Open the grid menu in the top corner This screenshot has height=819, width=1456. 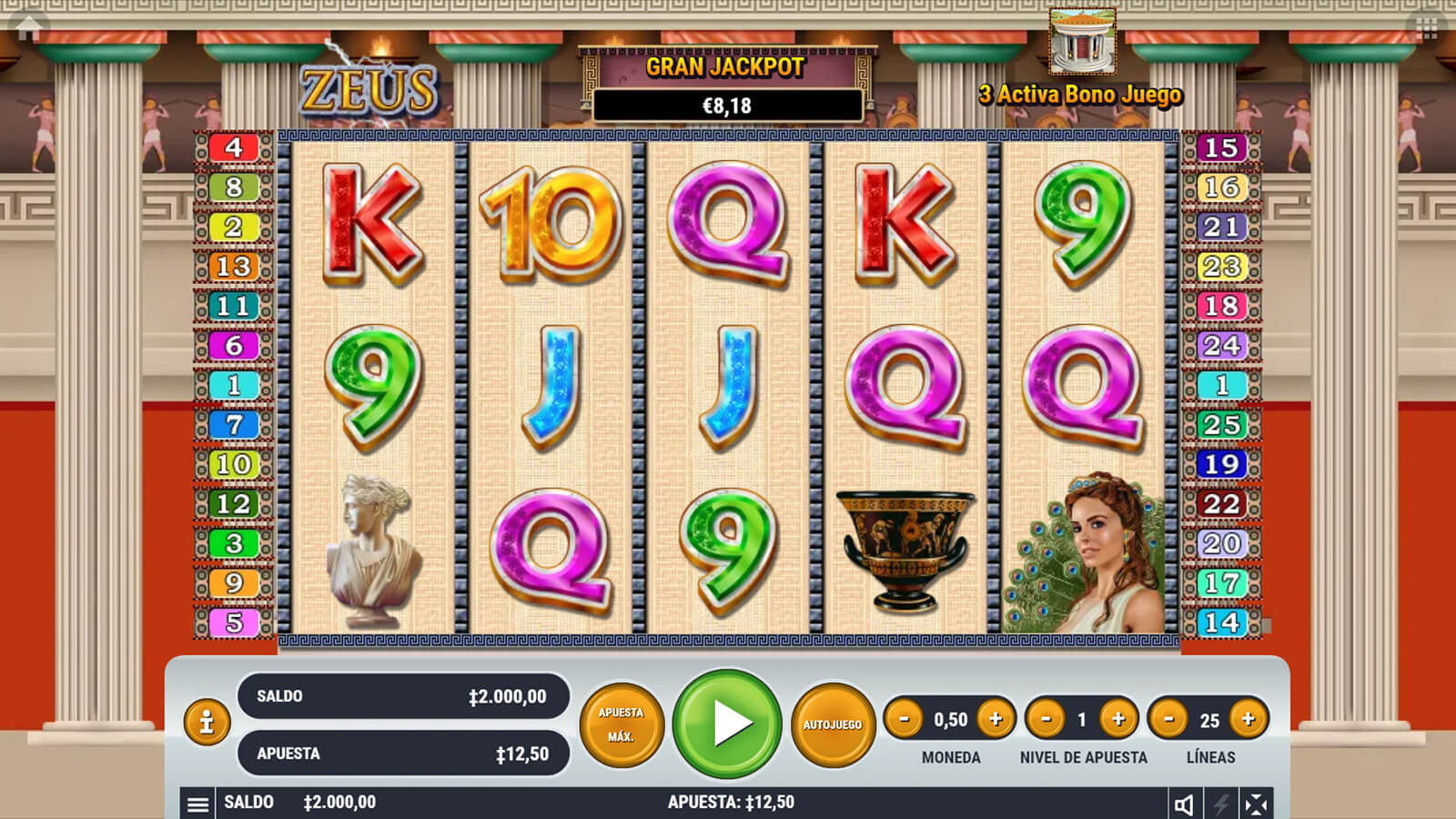click(1427, 28)
